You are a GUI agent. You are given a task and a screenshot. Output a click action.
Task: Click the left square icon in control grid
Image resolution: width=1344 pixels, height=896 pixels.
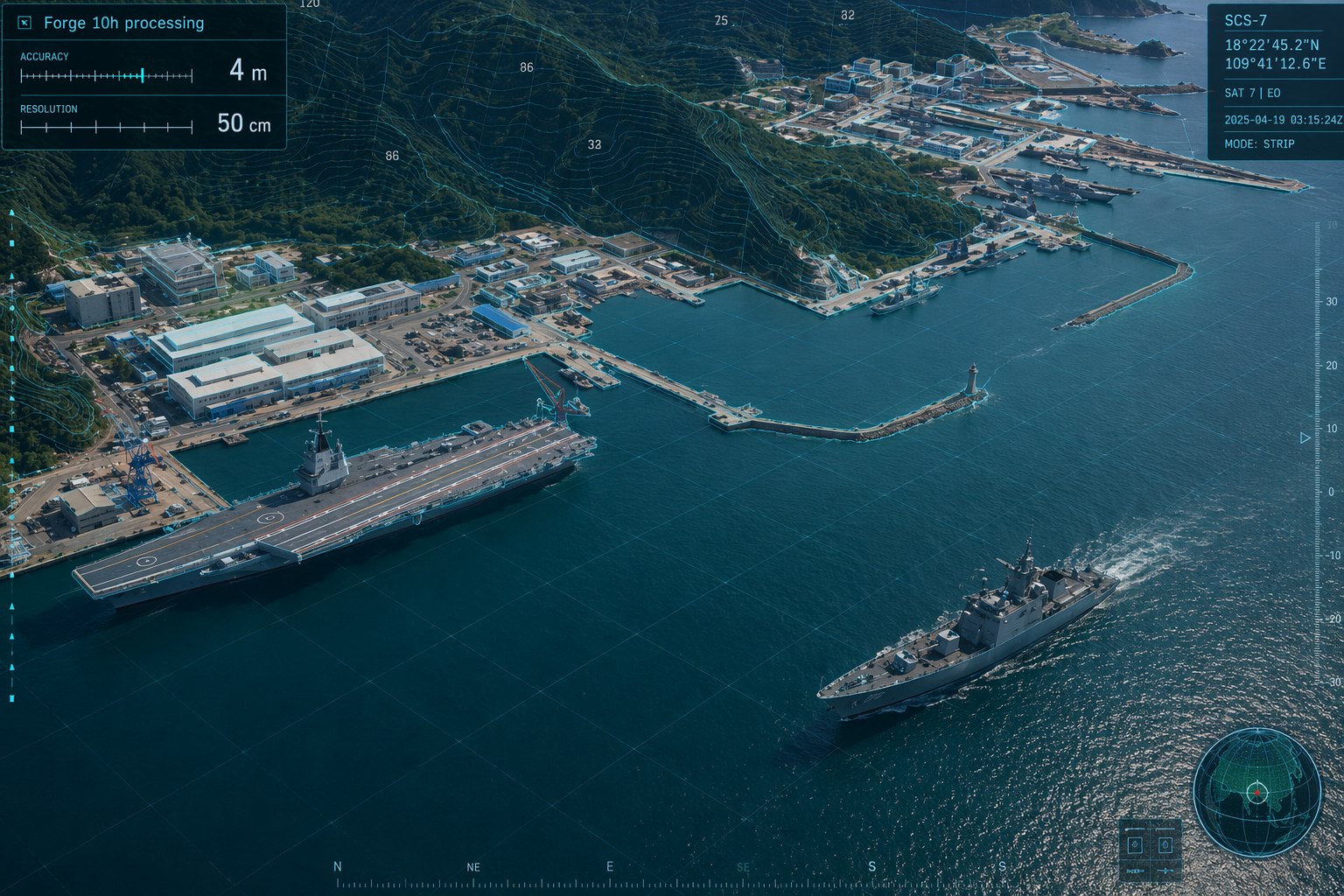[1135, 844]
